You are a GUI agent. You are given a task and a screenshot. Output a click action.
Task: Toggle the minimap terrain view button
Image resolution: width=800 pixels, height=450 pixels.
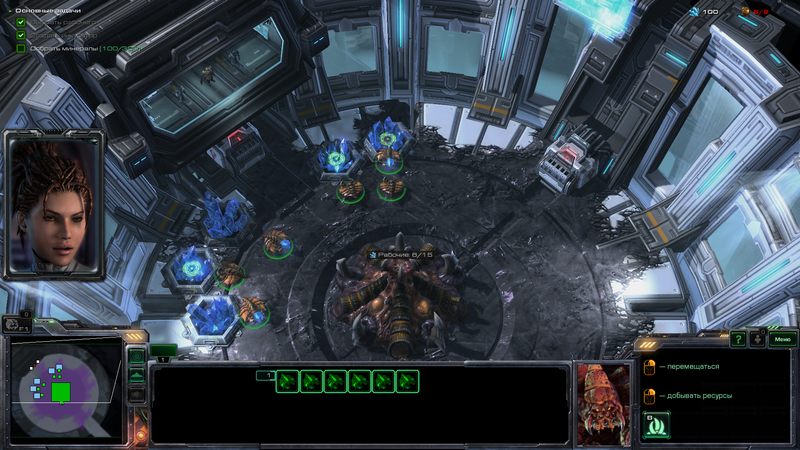tap(136, 375)
